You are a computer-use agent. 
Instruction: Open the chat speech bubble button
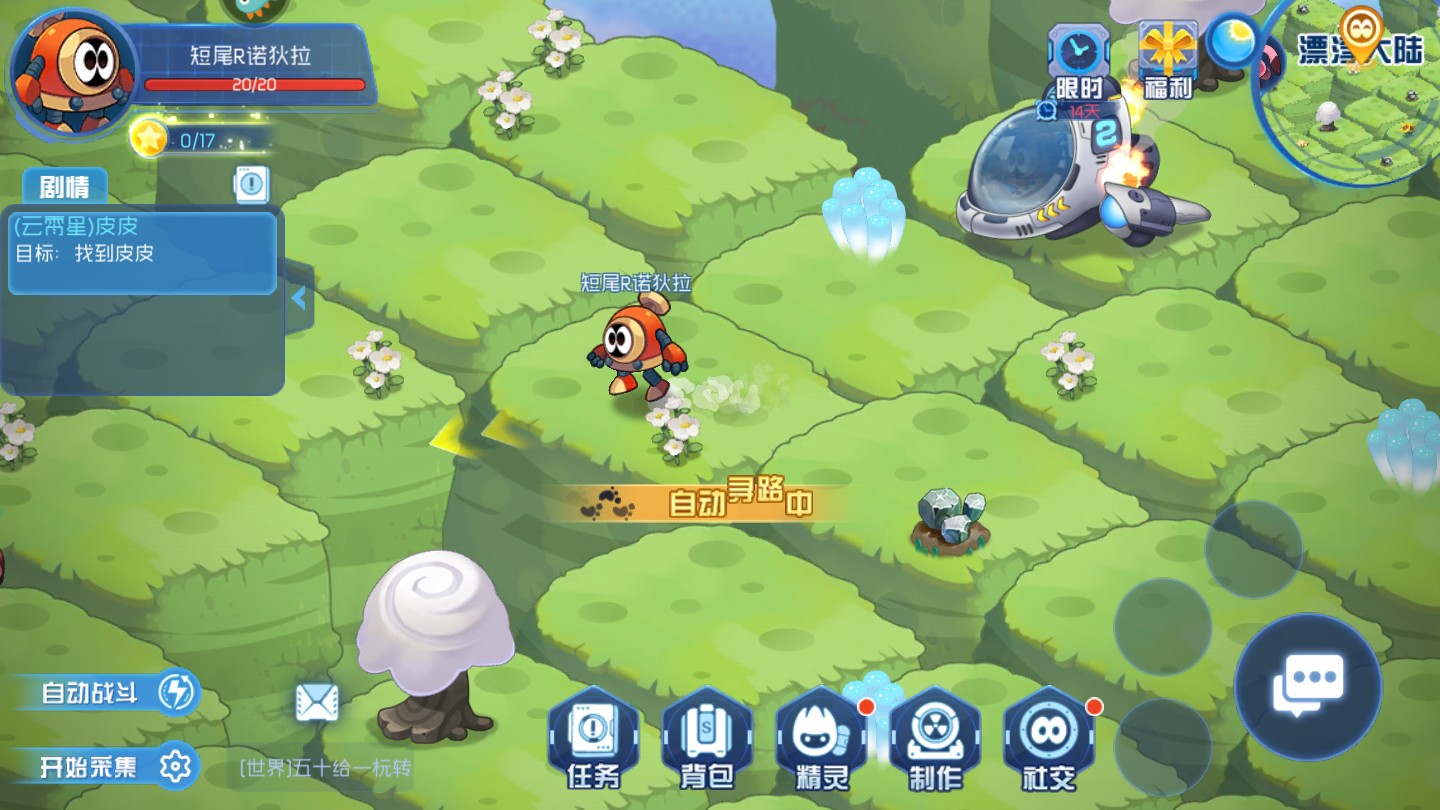1307,687
